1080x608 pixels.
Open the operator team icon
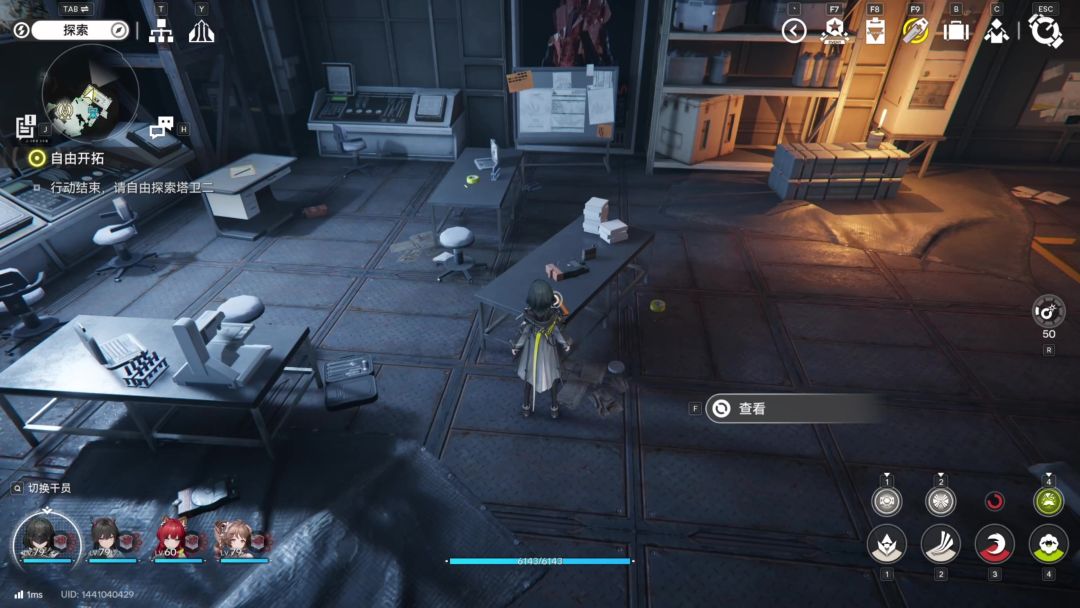[996, 31]
